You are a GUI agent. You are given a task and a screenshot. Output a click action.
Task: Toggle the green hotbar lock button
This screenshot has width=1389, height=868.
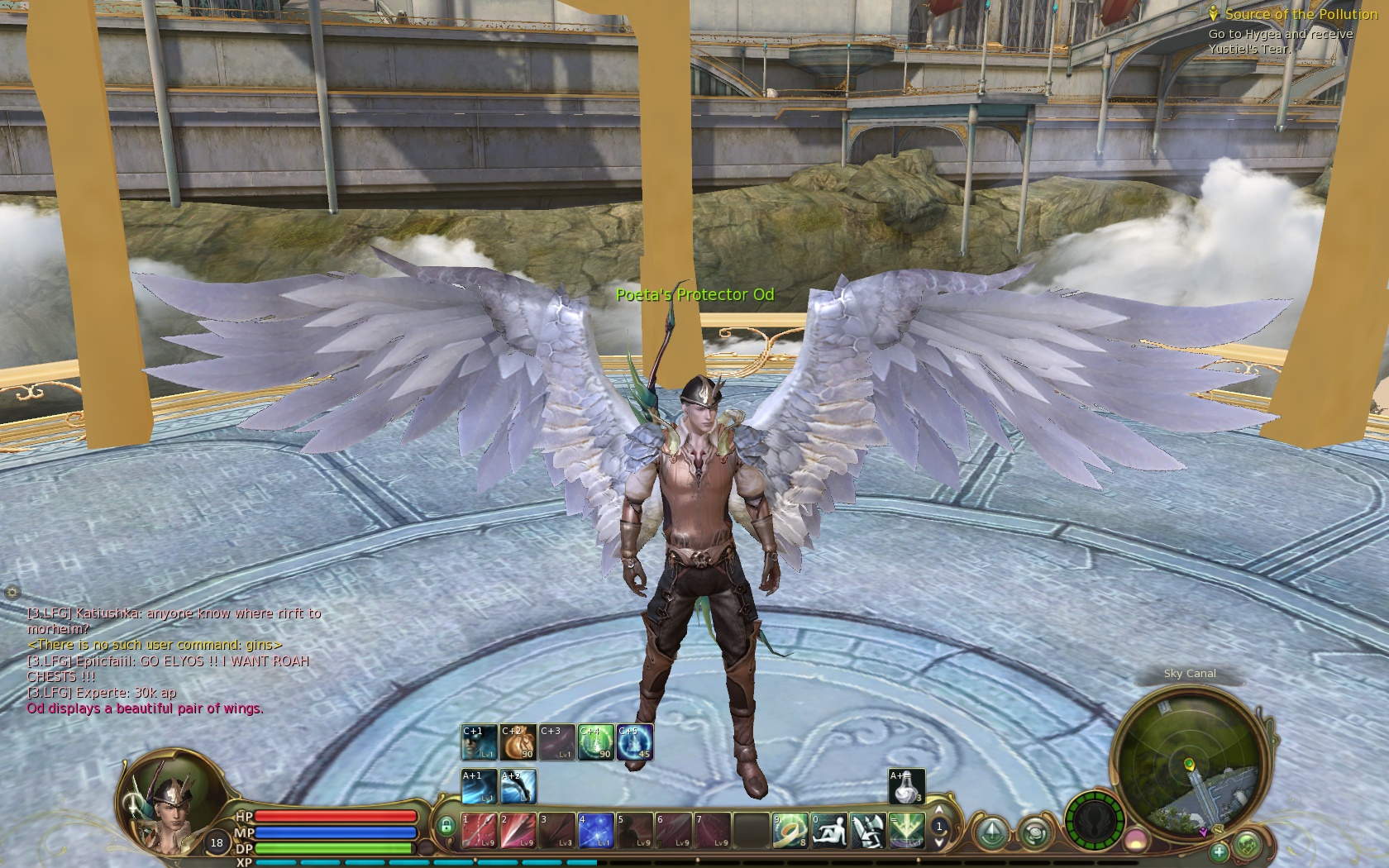(446, 826)
